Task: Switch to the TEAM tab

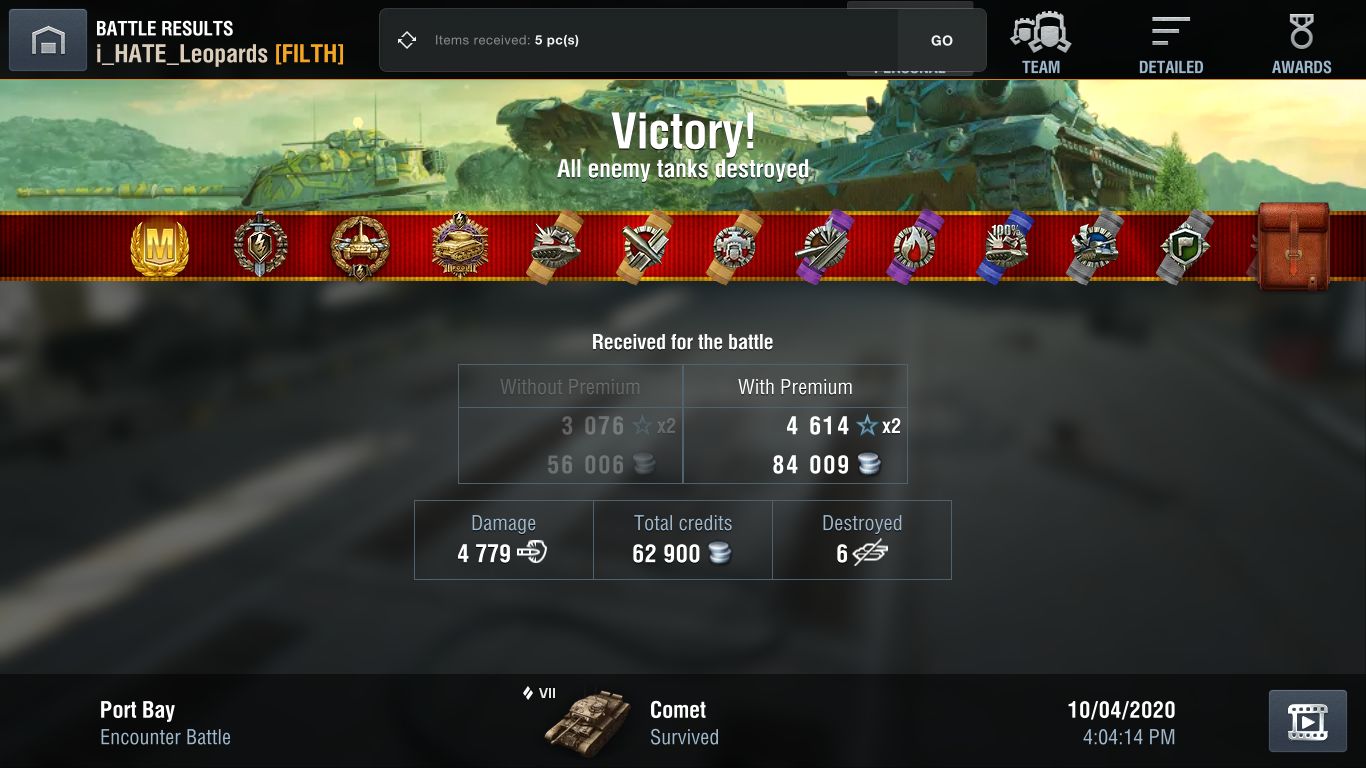Action: point(1040,40)
